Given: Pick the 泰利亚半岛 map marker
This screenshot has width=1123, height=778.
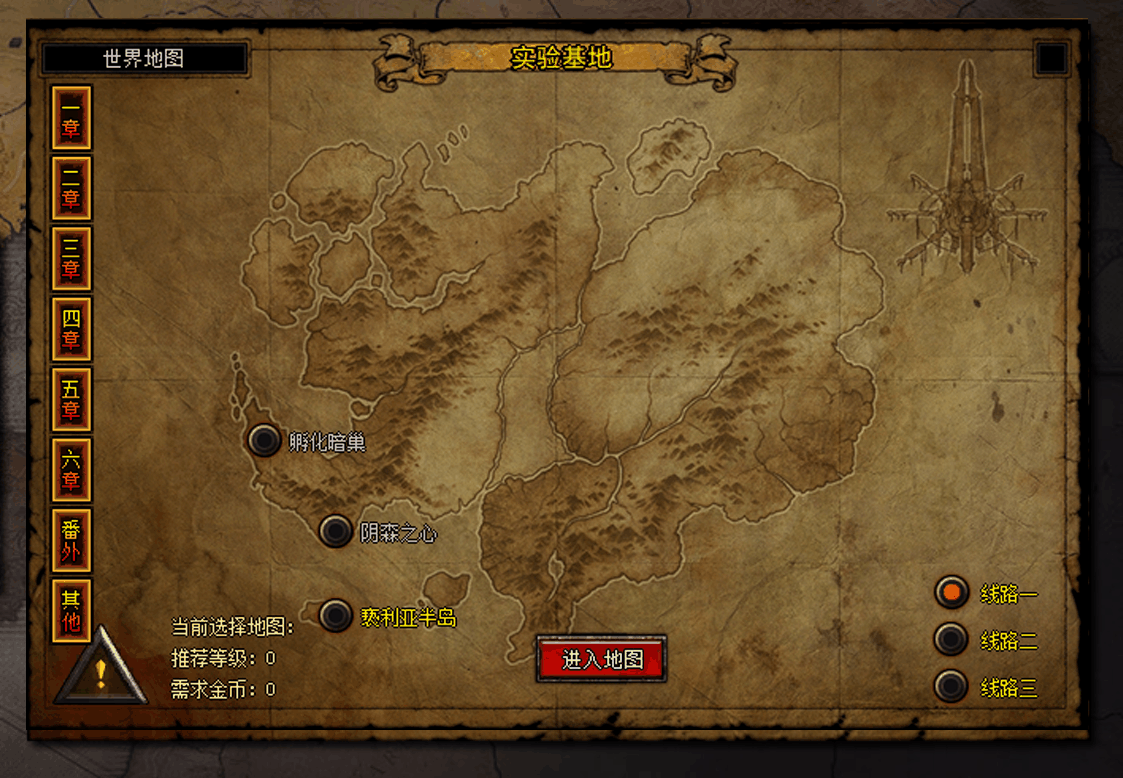Looking at the screenshot, I should (x=335, y=616).
